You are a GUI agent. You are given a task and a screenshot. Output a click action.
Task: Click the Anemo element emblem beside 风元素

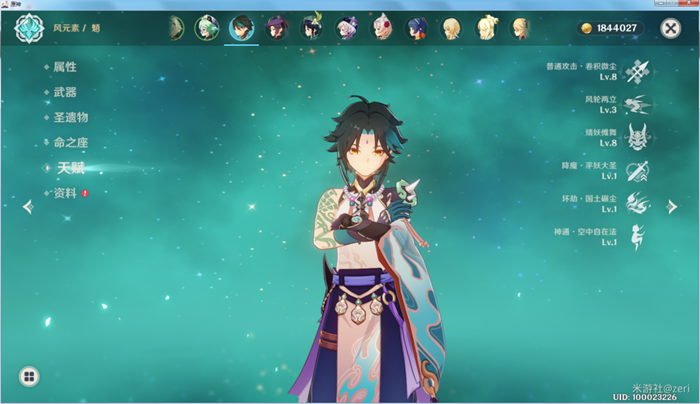pyautogui.click(x=29, y=28)
